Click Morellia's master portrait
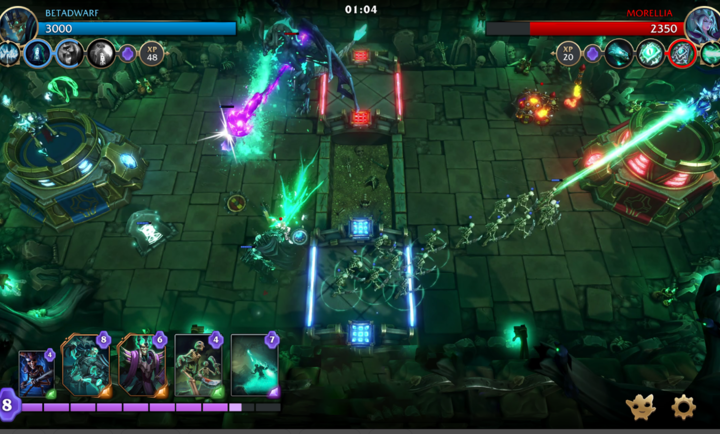Viewport: 720px width, 434px height. tap(702, 22)
